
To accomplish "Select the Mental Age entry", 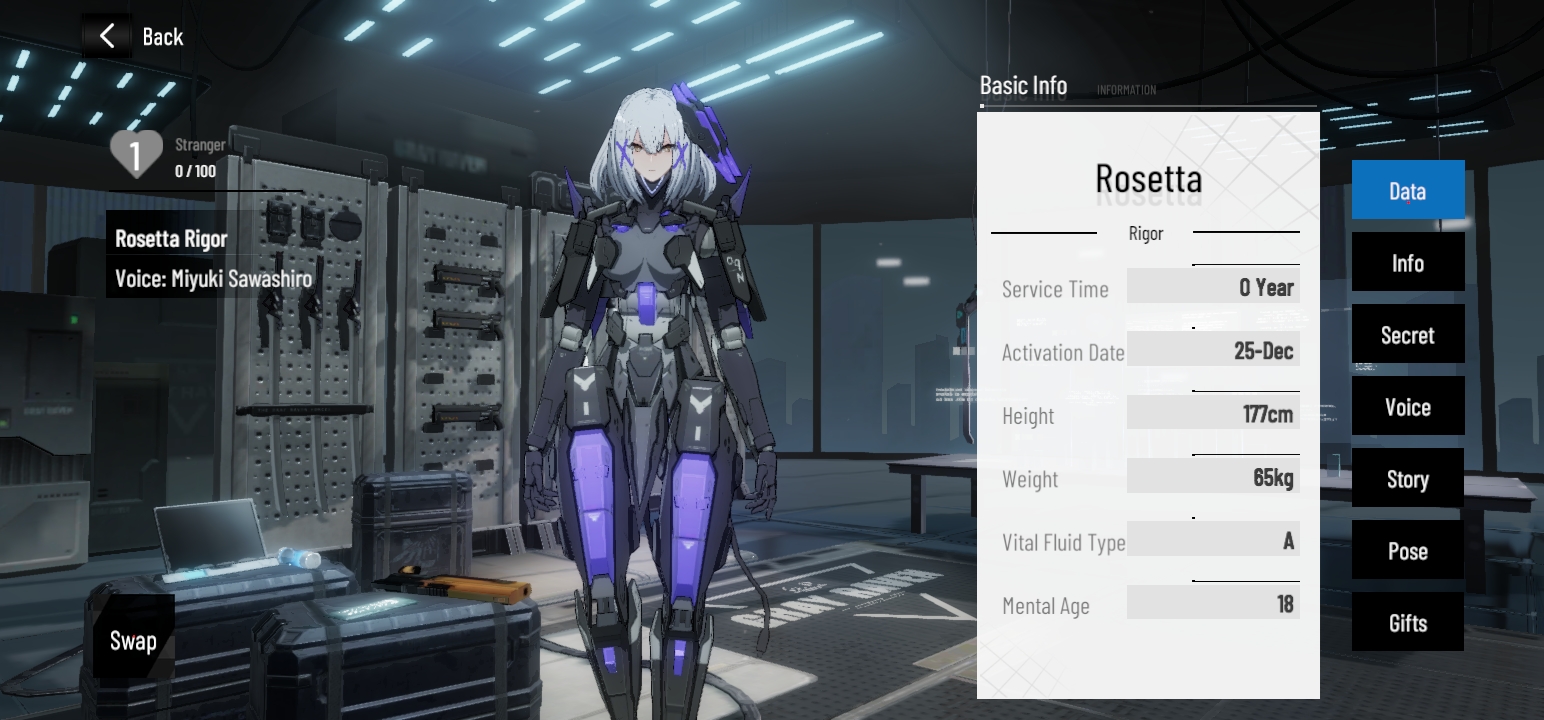I will point(1213,604).
